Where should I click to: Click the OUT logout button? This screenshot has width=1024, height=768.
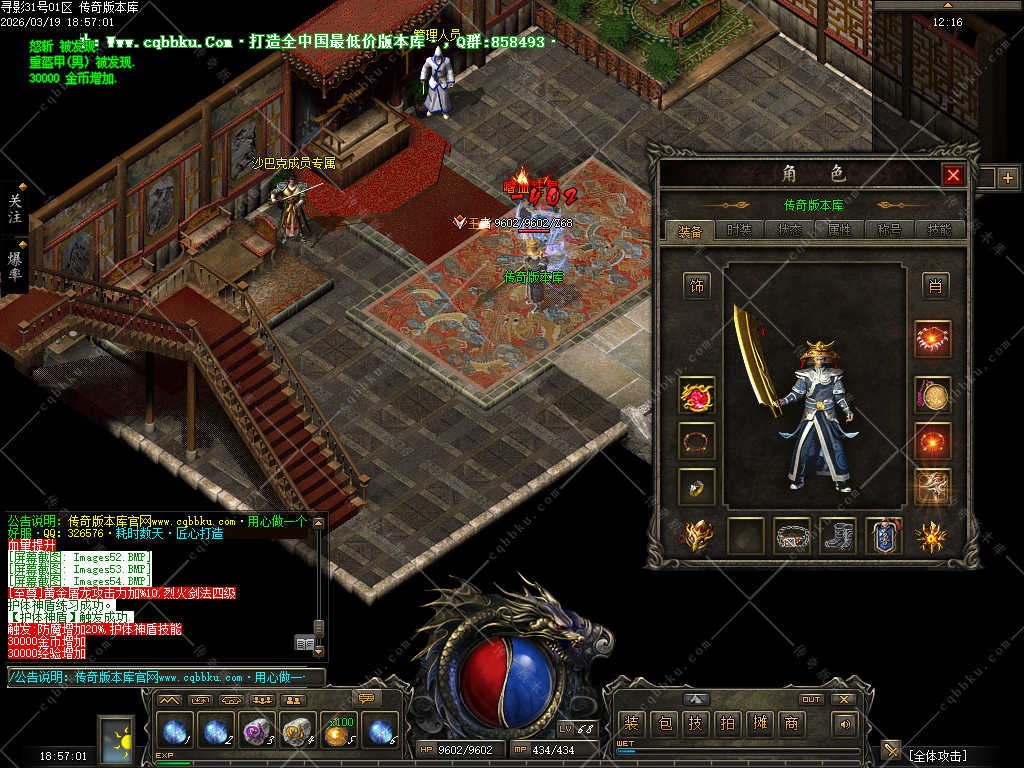811,699
